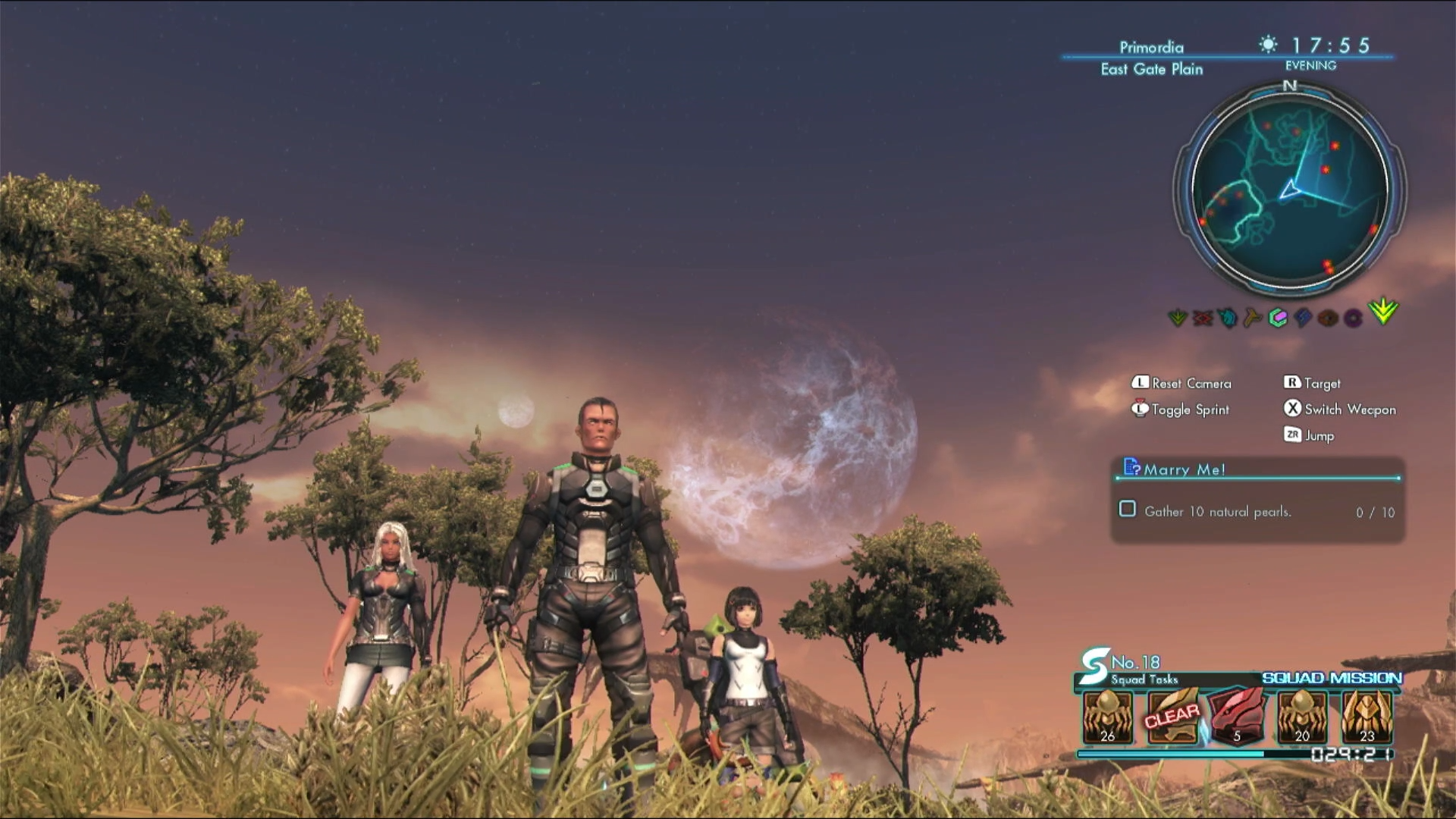Select the squad task with 26 remaining
Image resolution: width=1456 pixels, height=819 pixels.
coord(1108,717)
